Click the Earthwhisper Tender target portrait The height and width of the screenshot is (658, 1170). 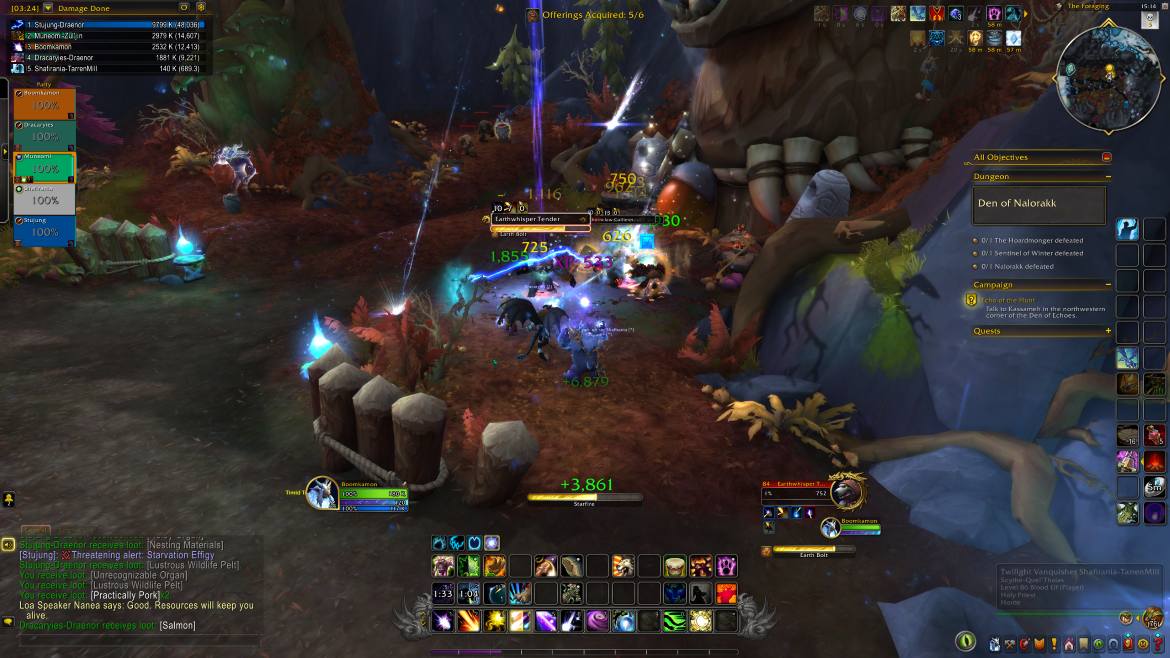846,491
